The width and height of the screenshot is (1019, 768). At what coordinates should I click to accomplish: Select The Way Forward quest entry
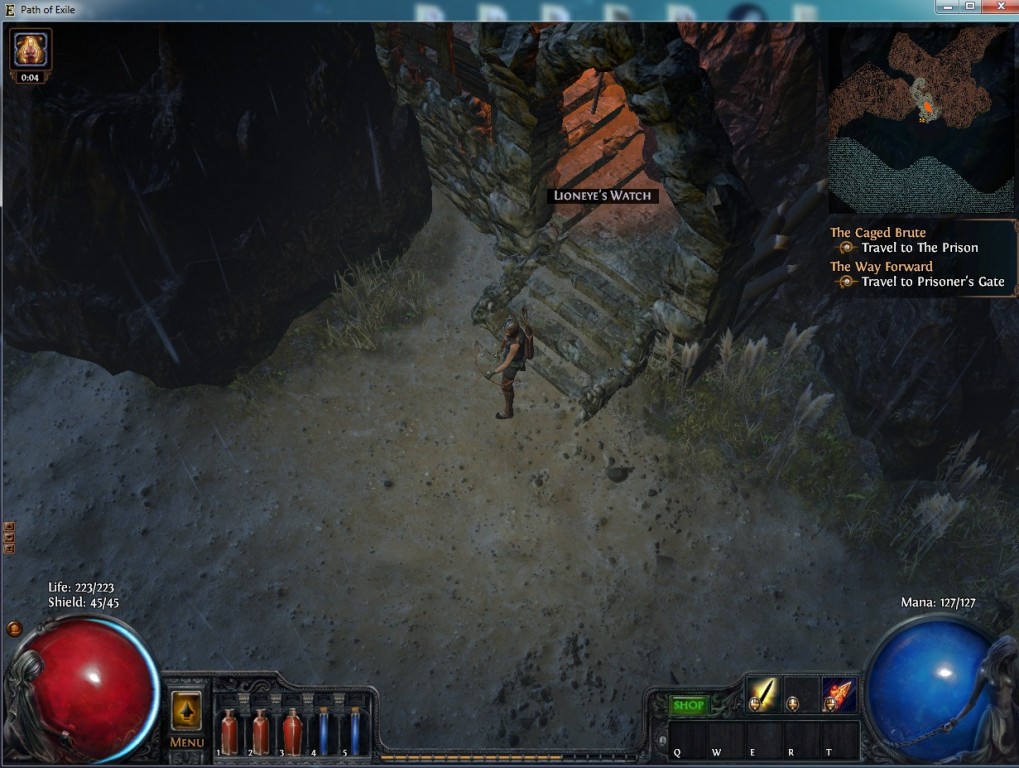881,267
